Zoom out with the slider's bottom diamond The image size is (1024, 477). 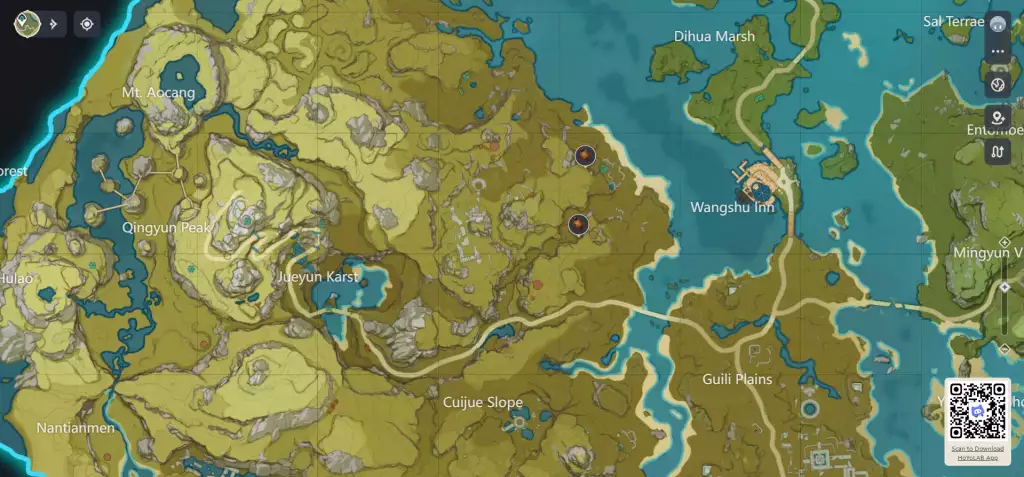(x=1004, y=348)
